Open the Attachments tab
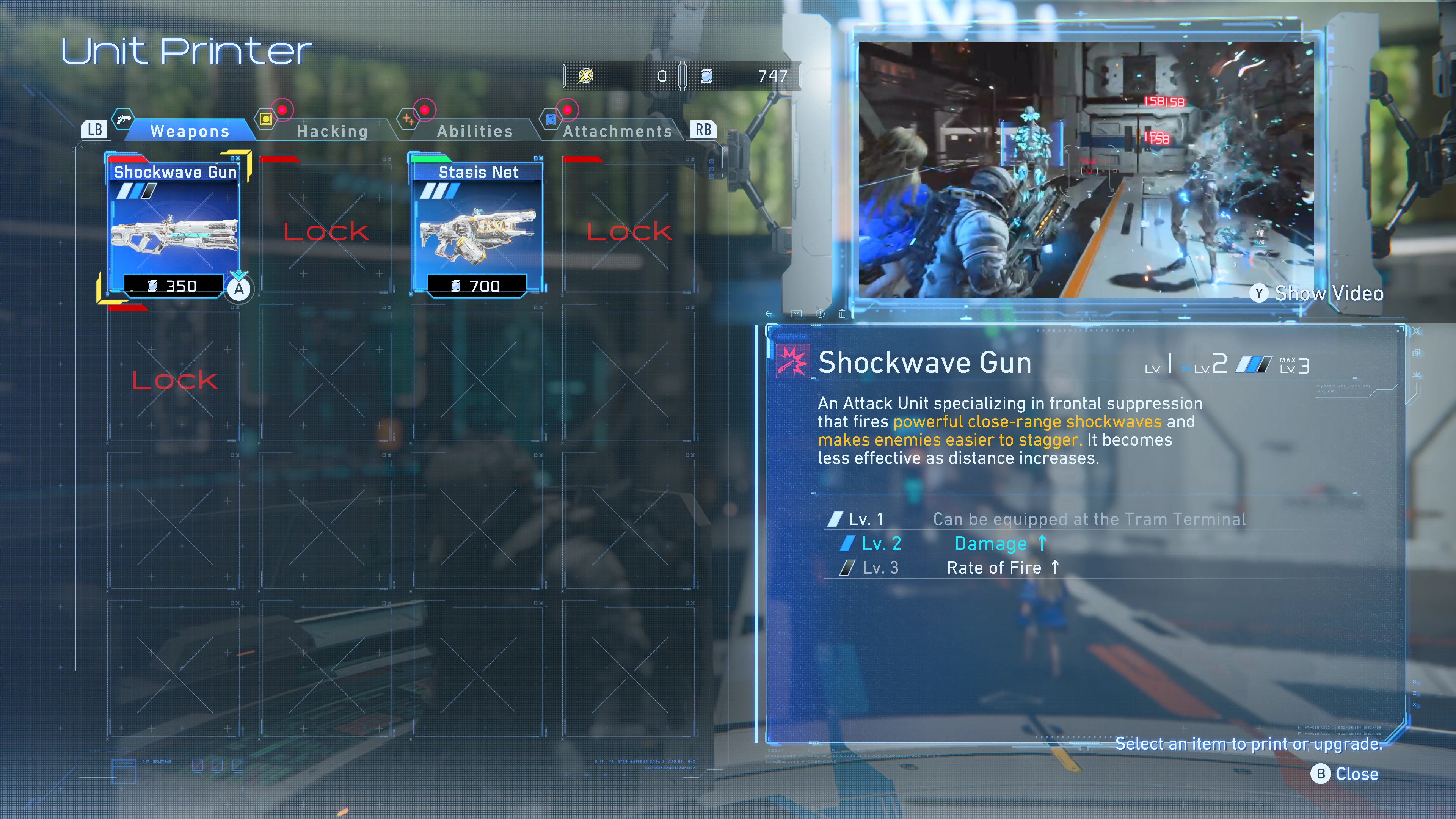The width and height of the screenshot is (1456, 819). tap(617, 131)
